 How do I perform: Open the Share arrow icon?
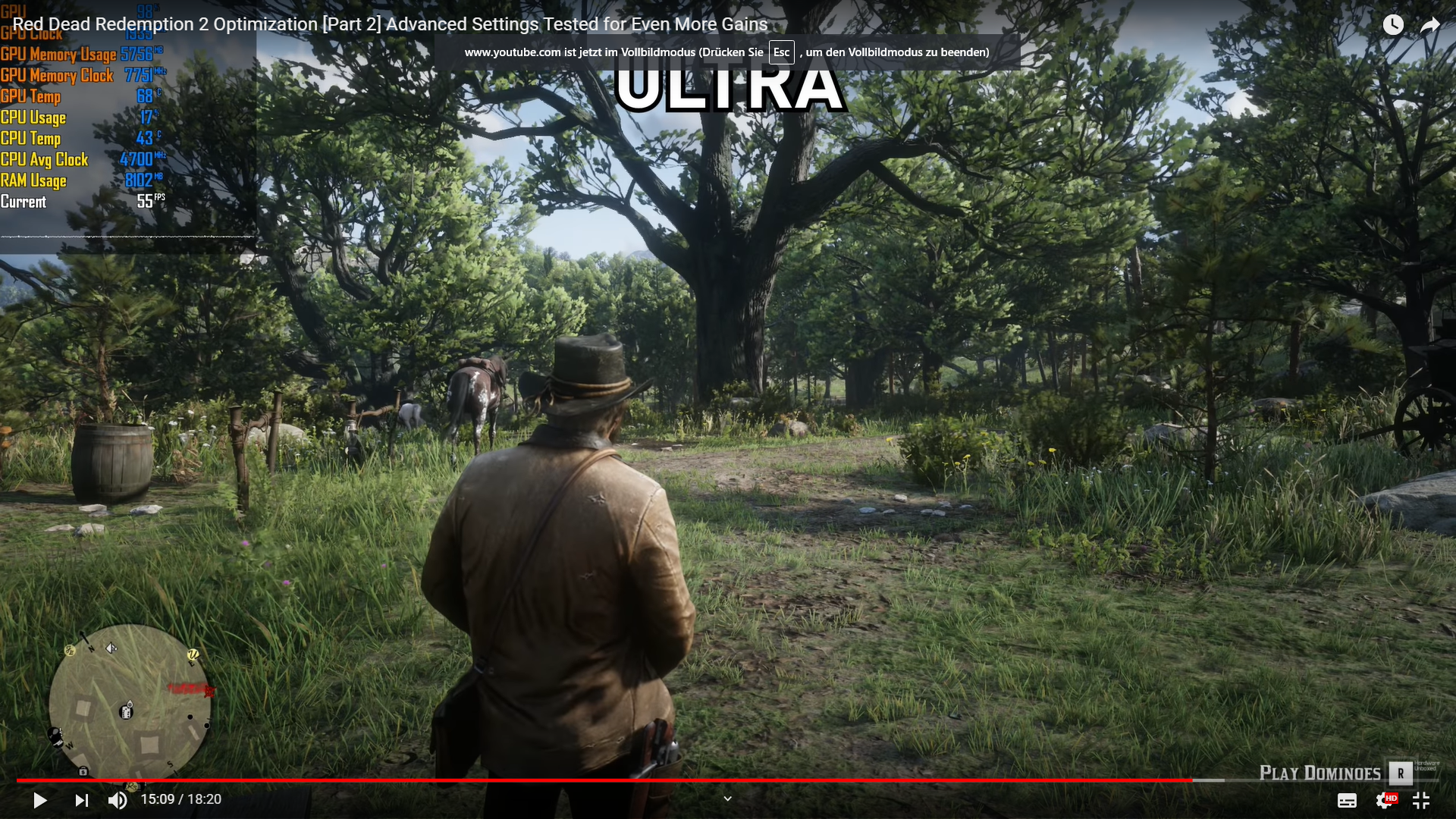[x=1431, y=24]
